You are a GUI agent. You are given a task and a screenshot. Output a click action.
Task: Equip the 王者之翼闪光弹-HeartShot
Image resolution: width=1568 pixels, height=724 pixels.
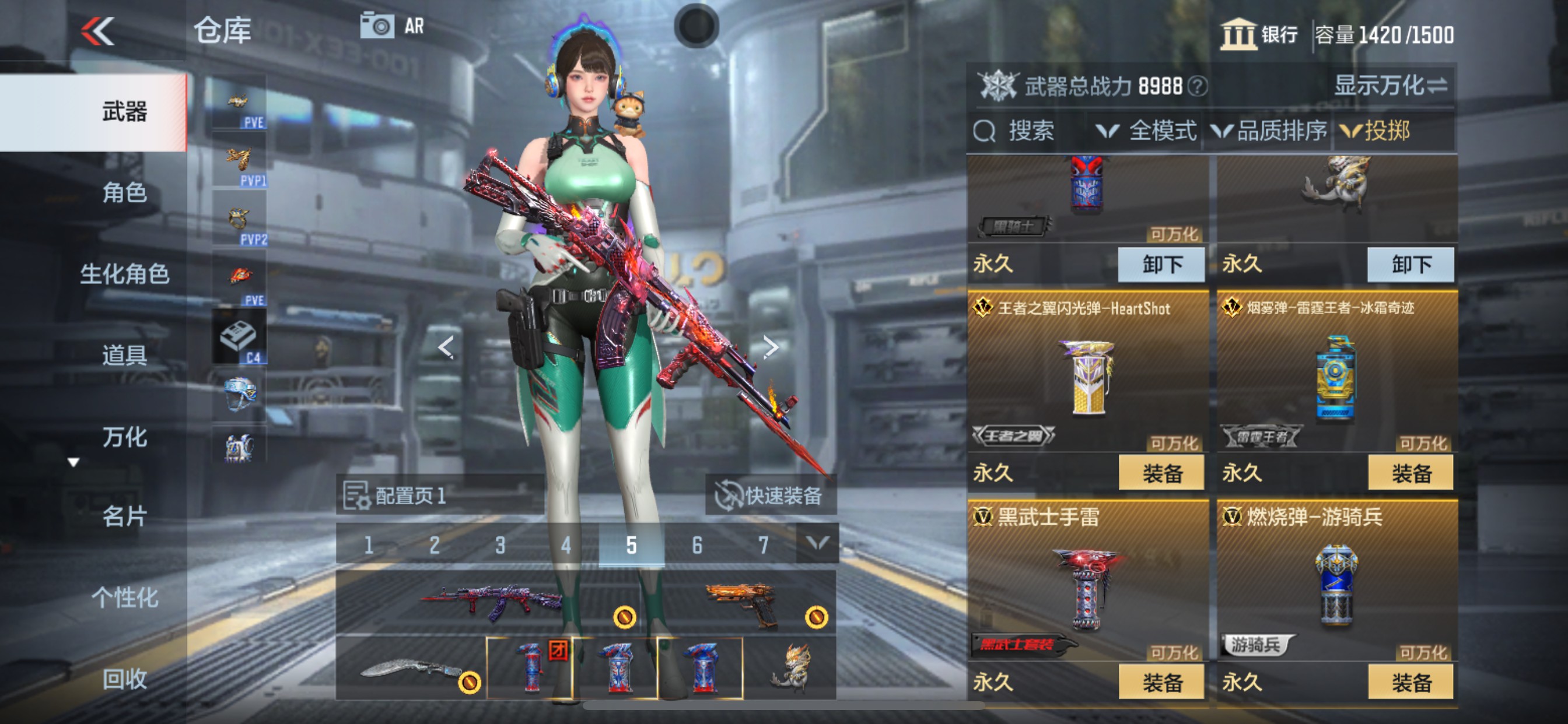[1161, 473]
